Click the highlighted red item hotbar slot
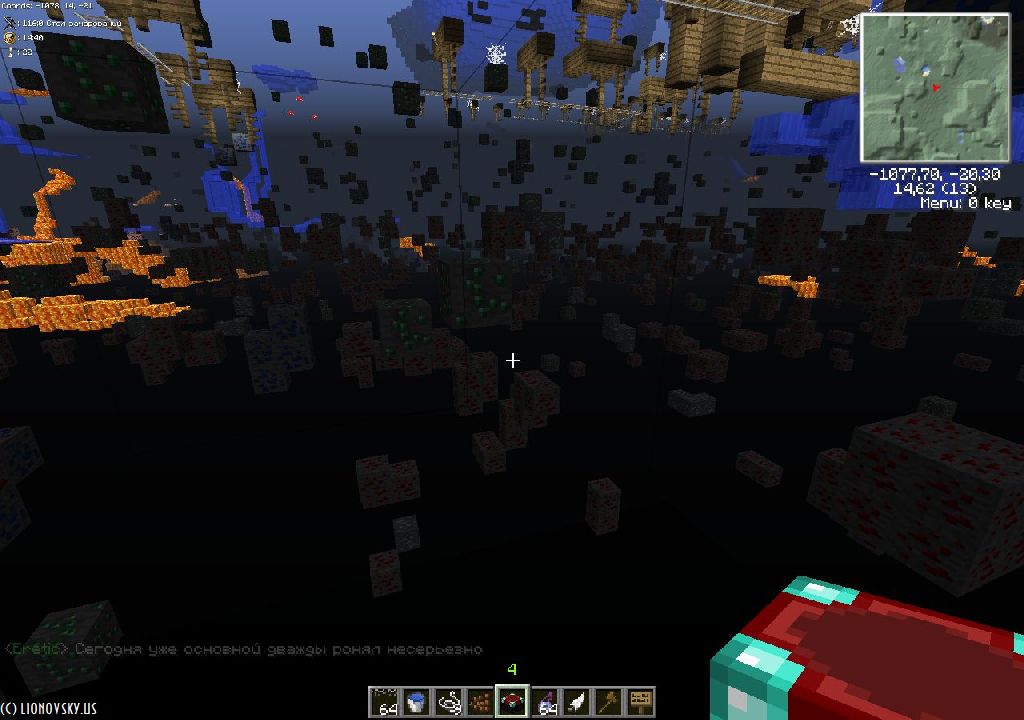 click(512, 701)
